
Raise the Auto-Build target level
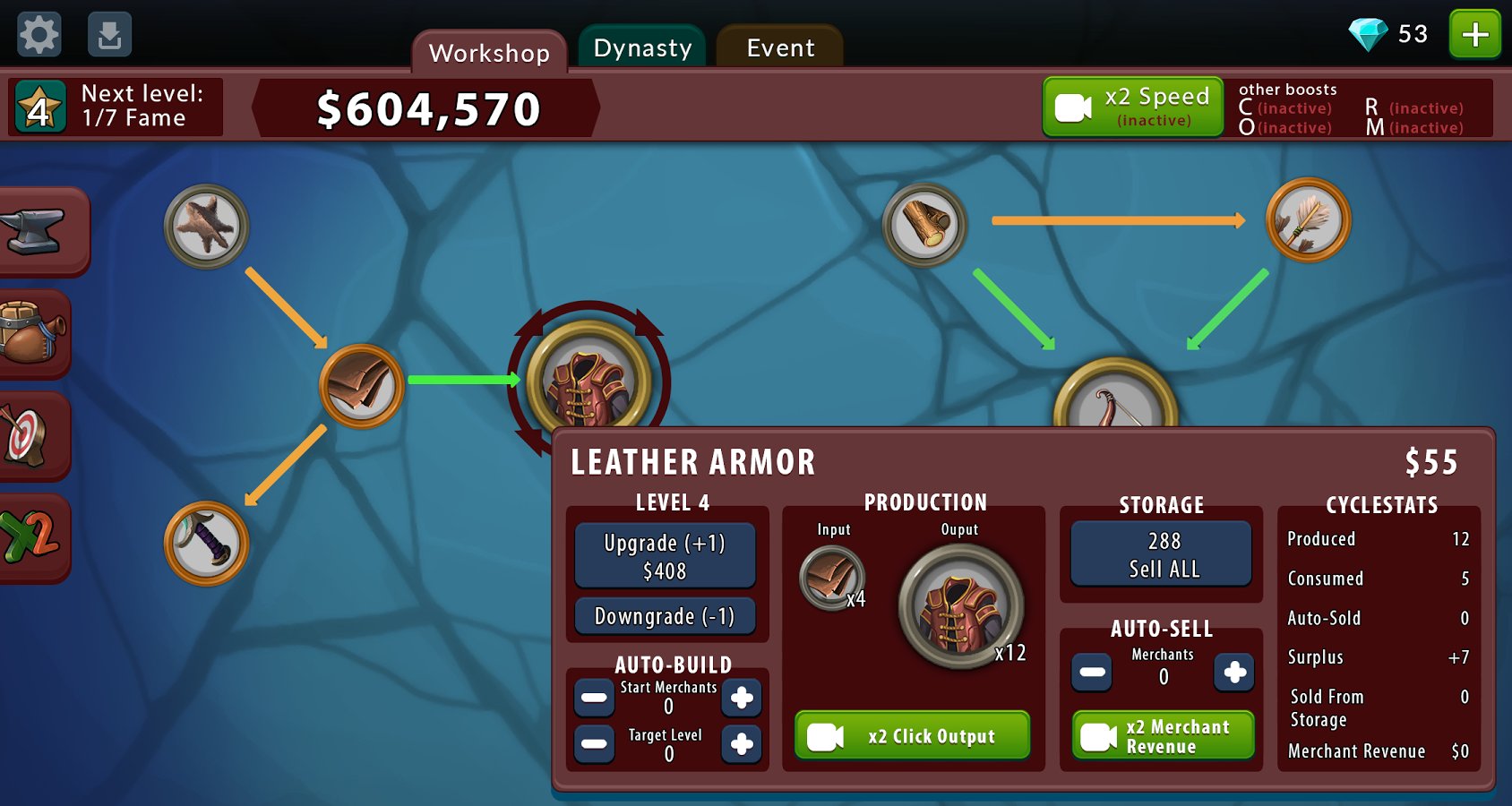click(x=742, y=744)
